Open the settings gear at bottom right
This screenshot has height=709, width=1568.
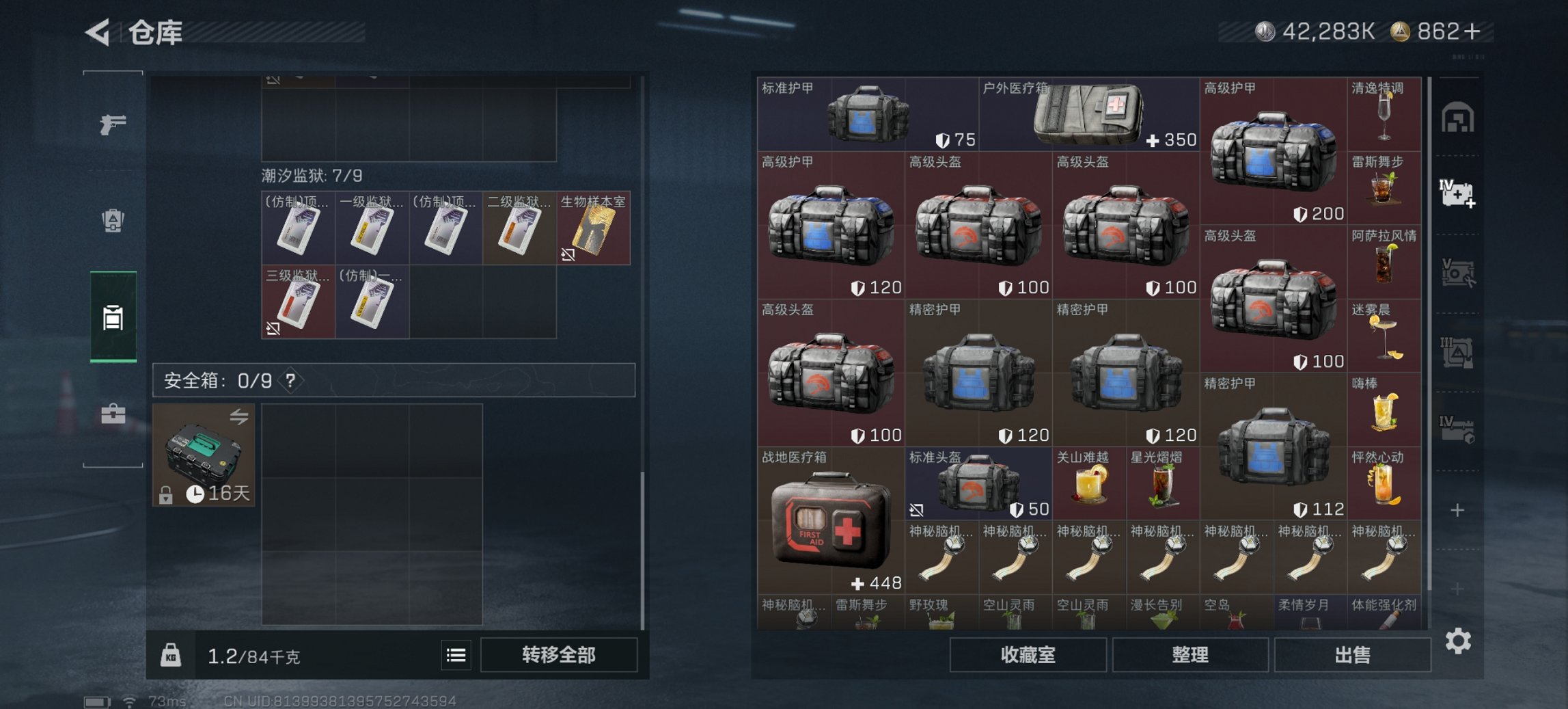coord(1458,643)
